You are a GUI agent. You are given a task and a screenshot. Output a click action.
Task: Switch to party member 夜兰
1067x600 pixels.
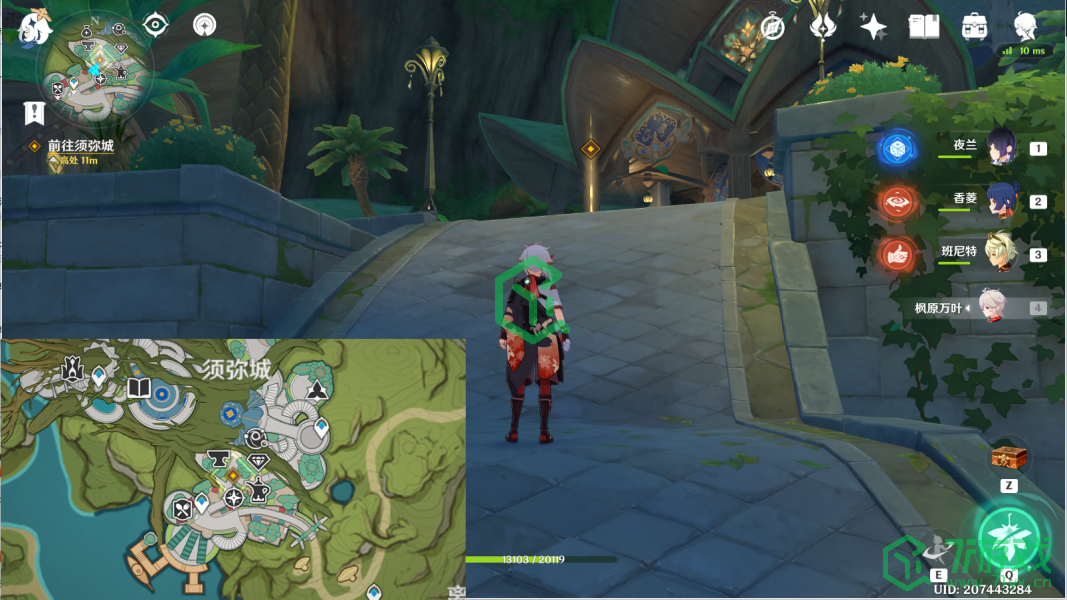click(x=1001, y=148)
